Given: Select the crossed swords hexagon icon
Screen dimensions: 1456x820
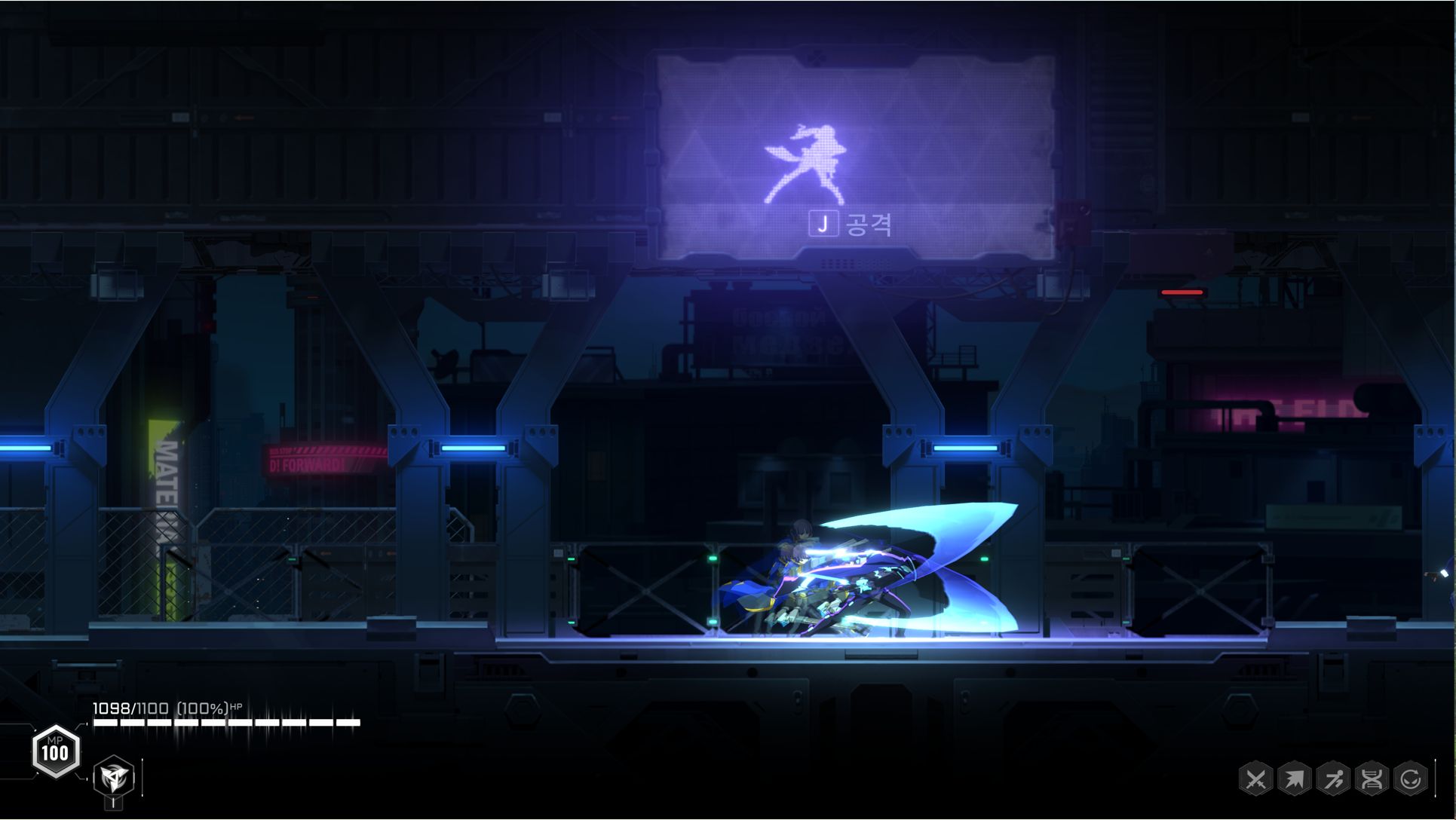Looking at the screenshot, I should pyautogui.click(x=1255, y=779).
